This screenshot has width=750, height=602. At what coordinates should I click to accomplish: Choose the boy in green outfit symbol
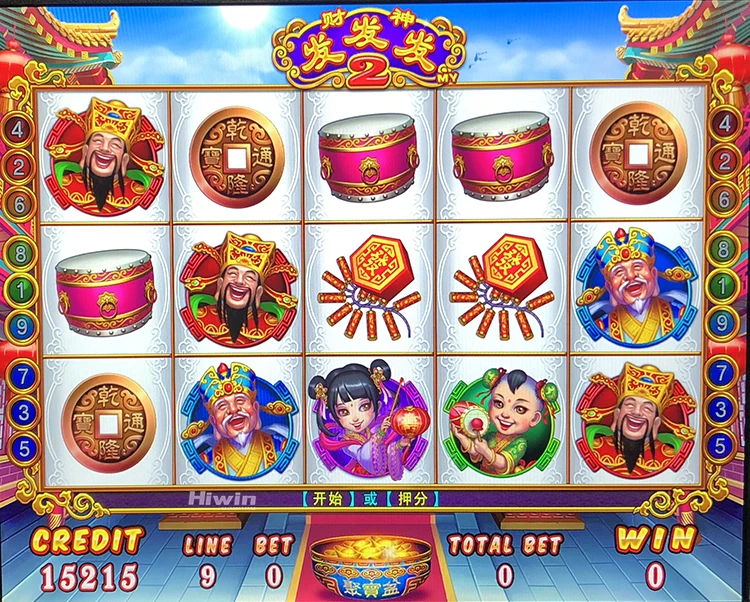(502, 417)
